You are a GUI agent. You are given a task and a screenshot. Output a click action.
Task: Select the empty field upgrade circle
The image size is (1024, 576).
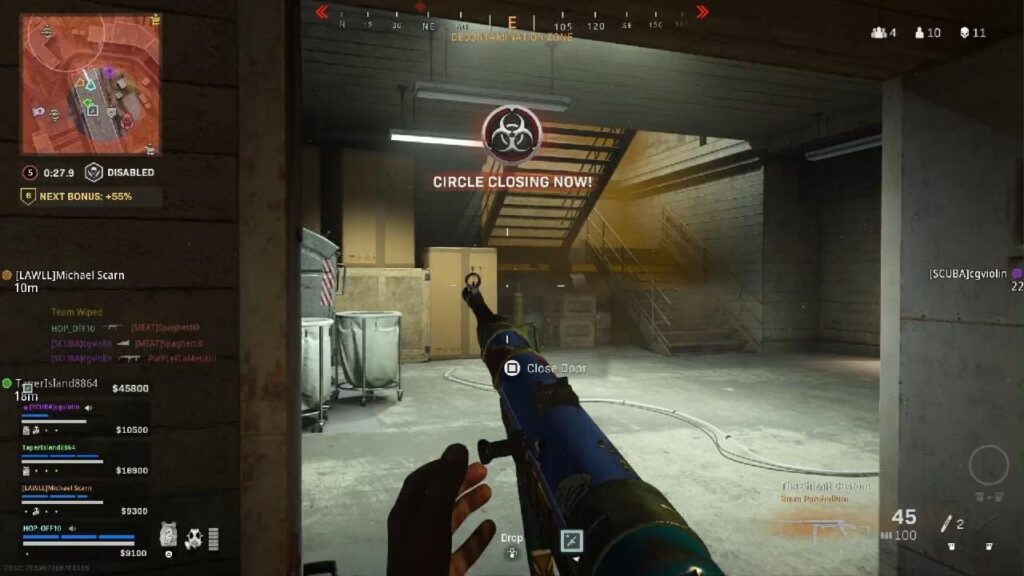coord(988,466)
